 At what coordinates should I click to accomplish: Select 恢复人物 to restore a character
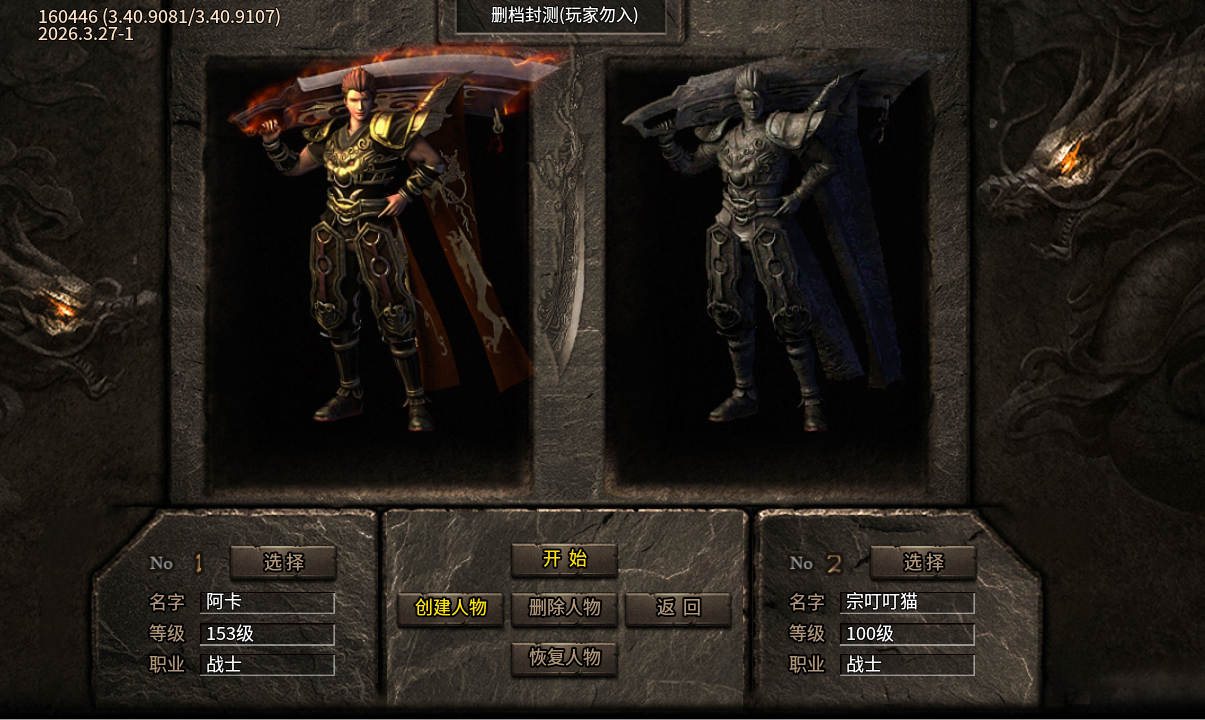[564, 658]
